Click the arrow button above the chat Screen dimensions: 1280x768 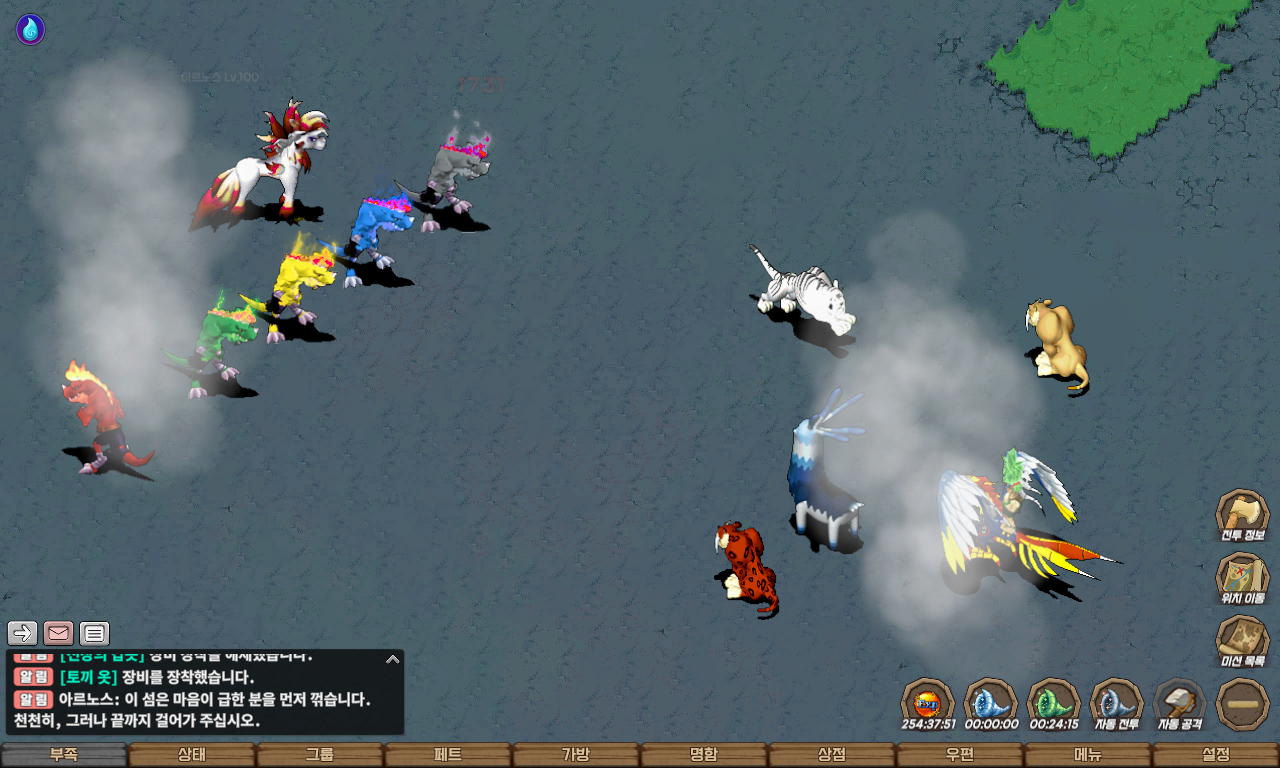23,633
